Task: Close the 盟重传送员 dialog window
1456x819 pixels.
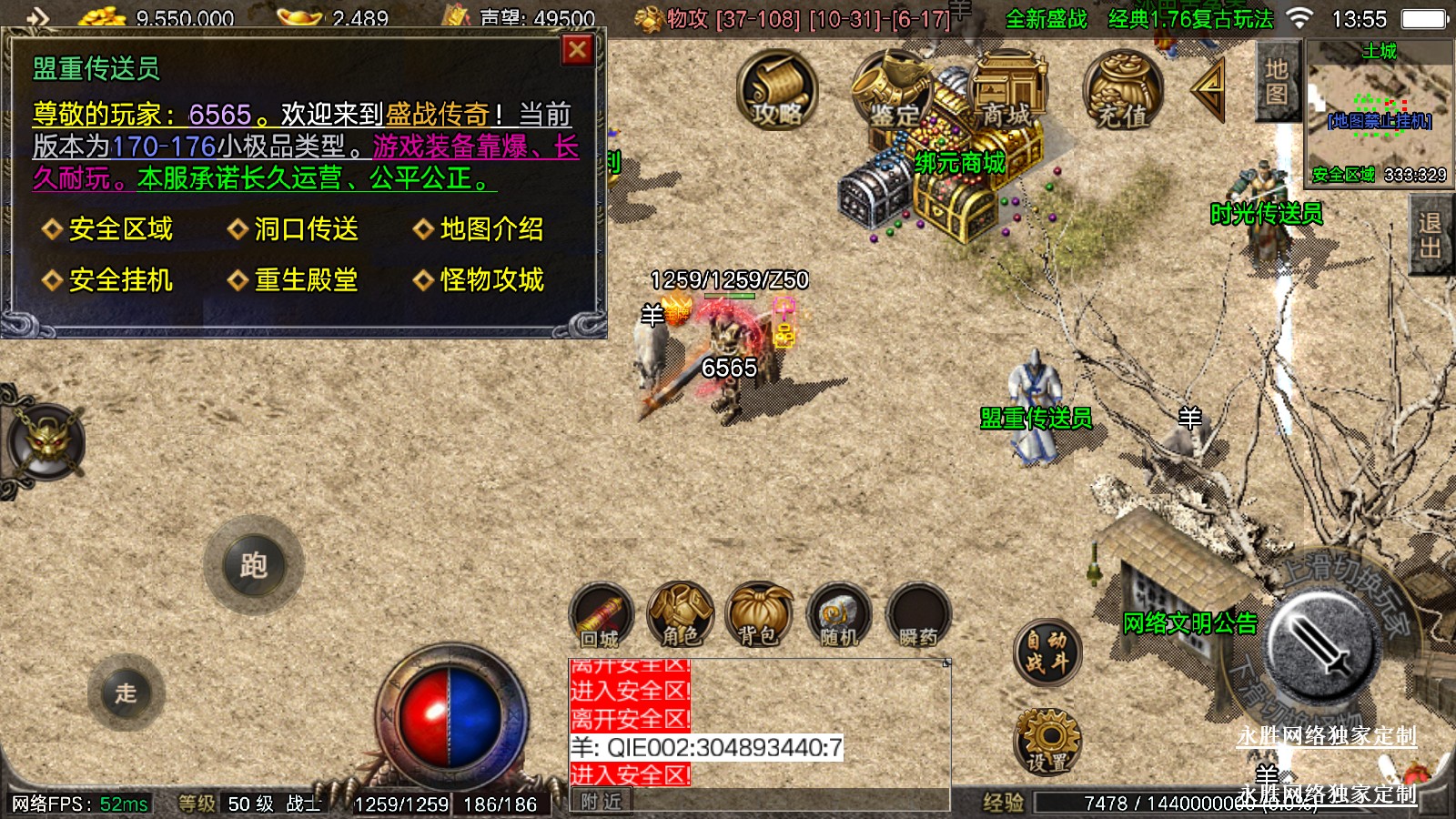Action: pyautogui.click(x=577, y=50)
